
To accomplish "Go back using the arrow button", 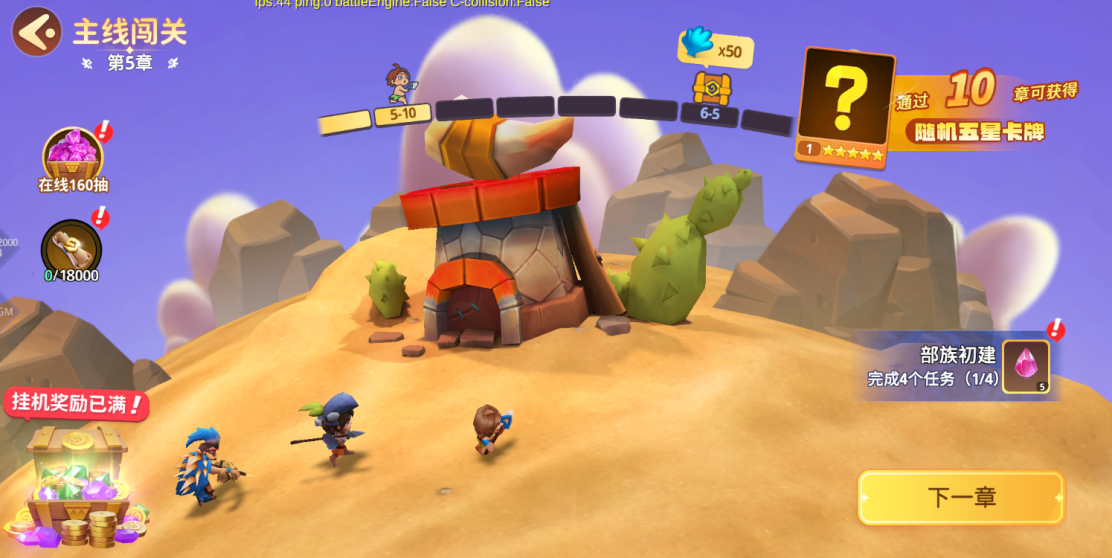I will (36, 32).
